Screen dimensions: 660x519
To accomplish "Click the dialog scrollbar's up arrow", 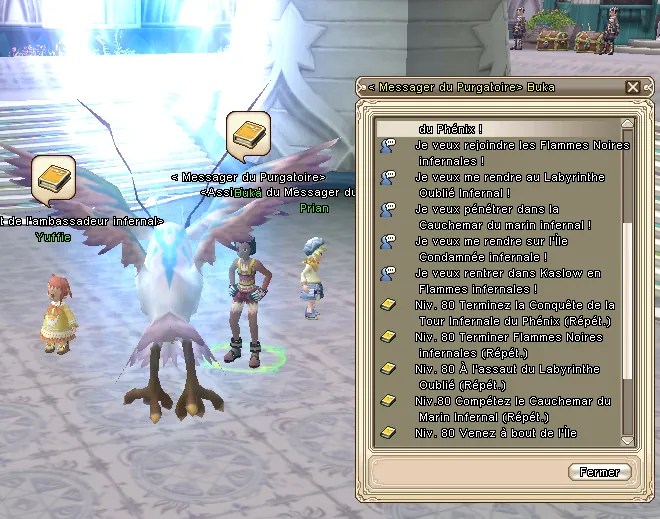I will coord(628,126).
